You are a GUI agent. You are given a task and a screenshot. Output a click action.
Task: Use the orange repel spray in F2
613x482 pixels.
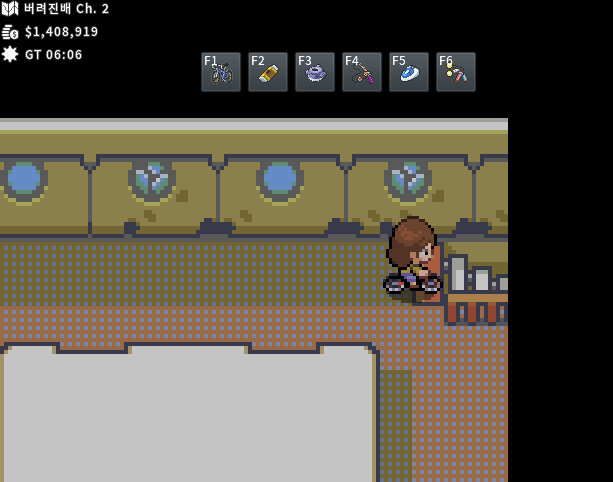click(x=268, y=72)
